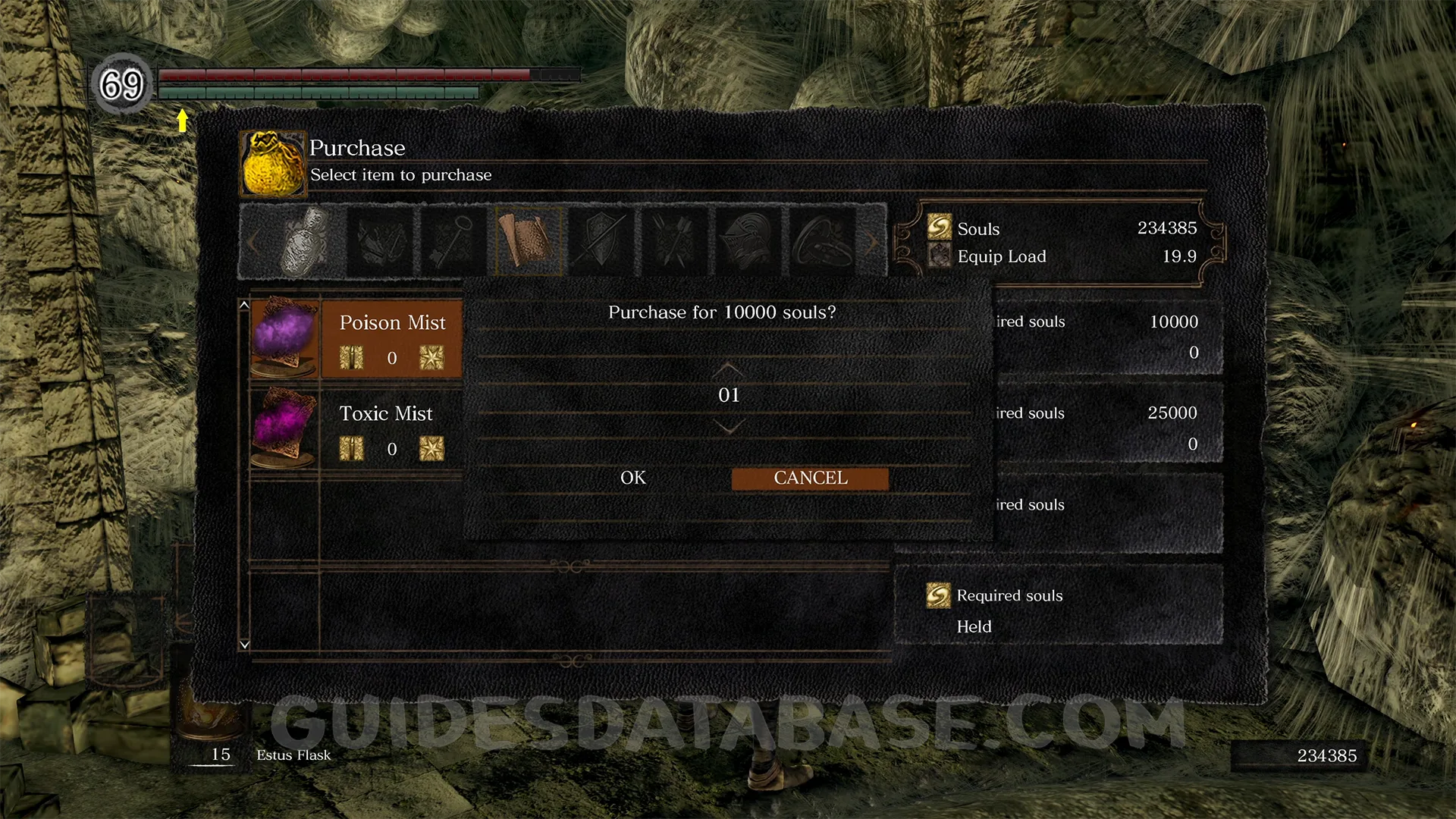Show the armor helmet category tab
Image resolution: width=1456 pixels, height=819 pixels.
[748, 241]
